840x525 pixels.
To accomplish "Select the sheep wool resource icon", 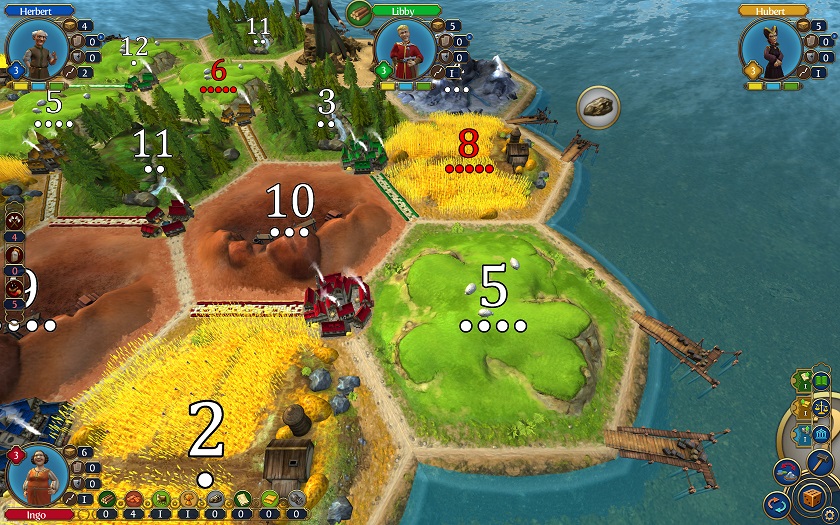I will tap(161, 499).
